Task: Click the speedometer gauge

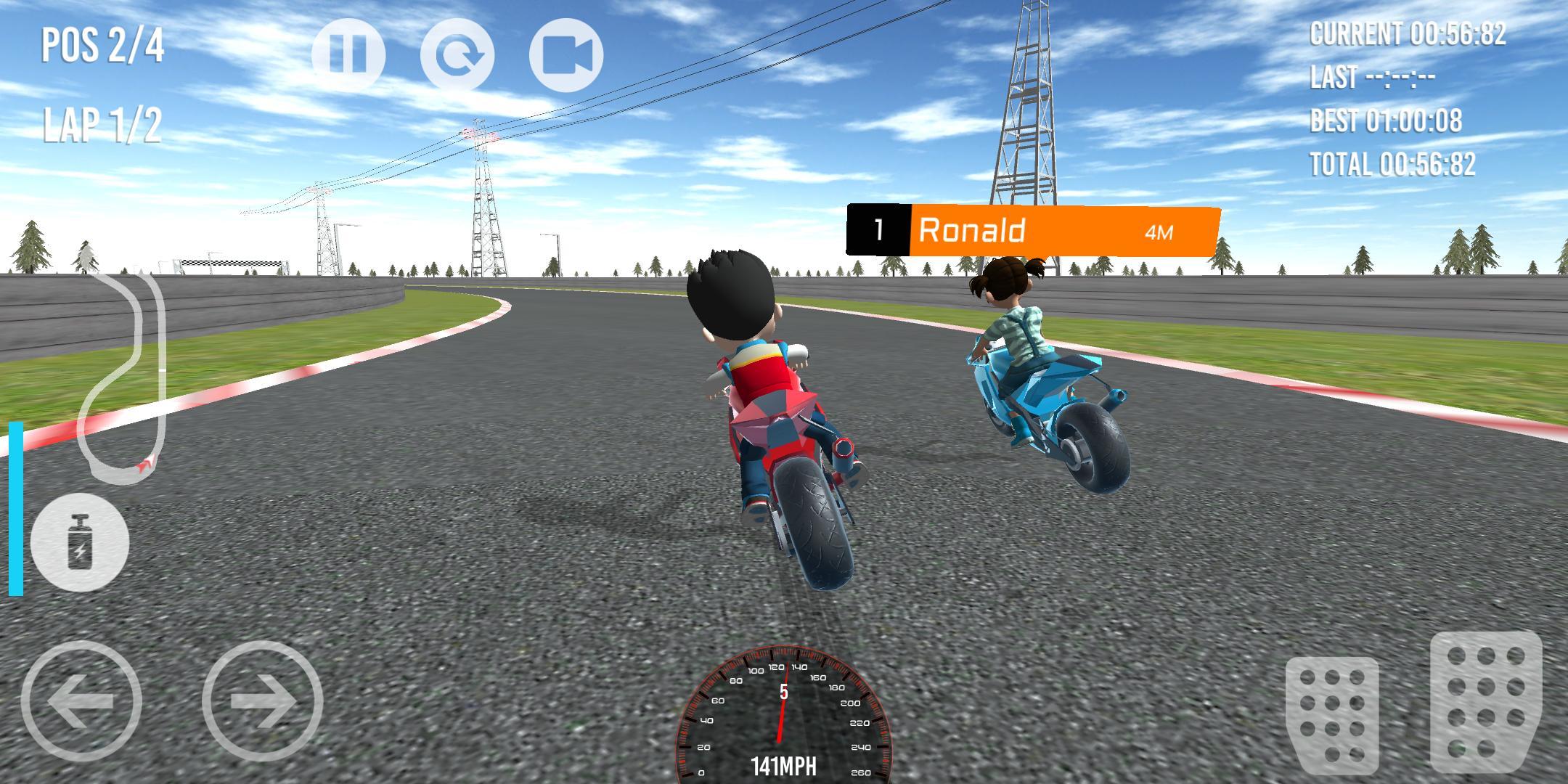Action: pyautogui.click(x=784, y=726)
